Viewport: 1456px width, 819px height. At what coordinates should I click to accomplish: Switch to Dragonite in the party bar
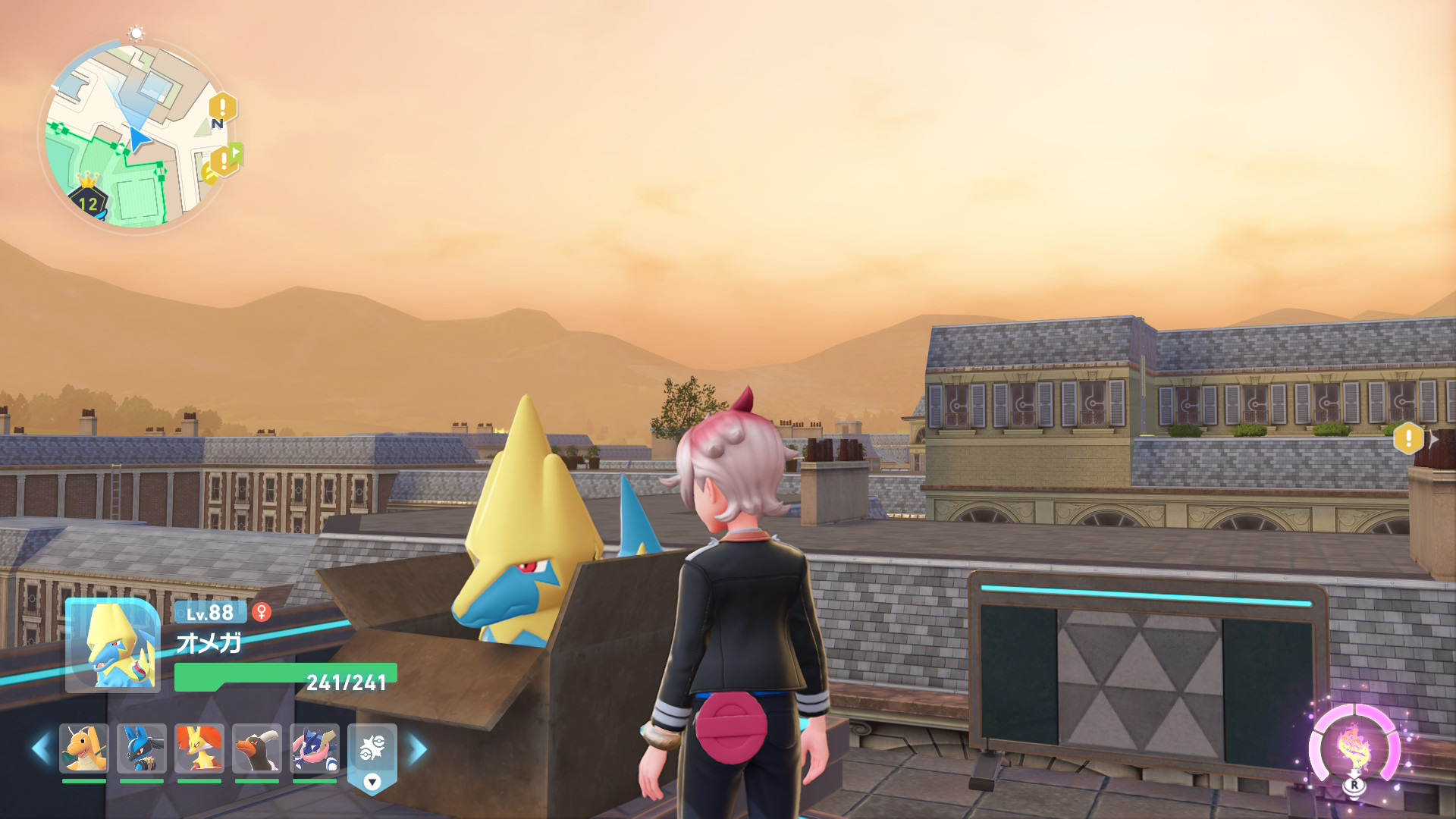click(x=84, y=748)
